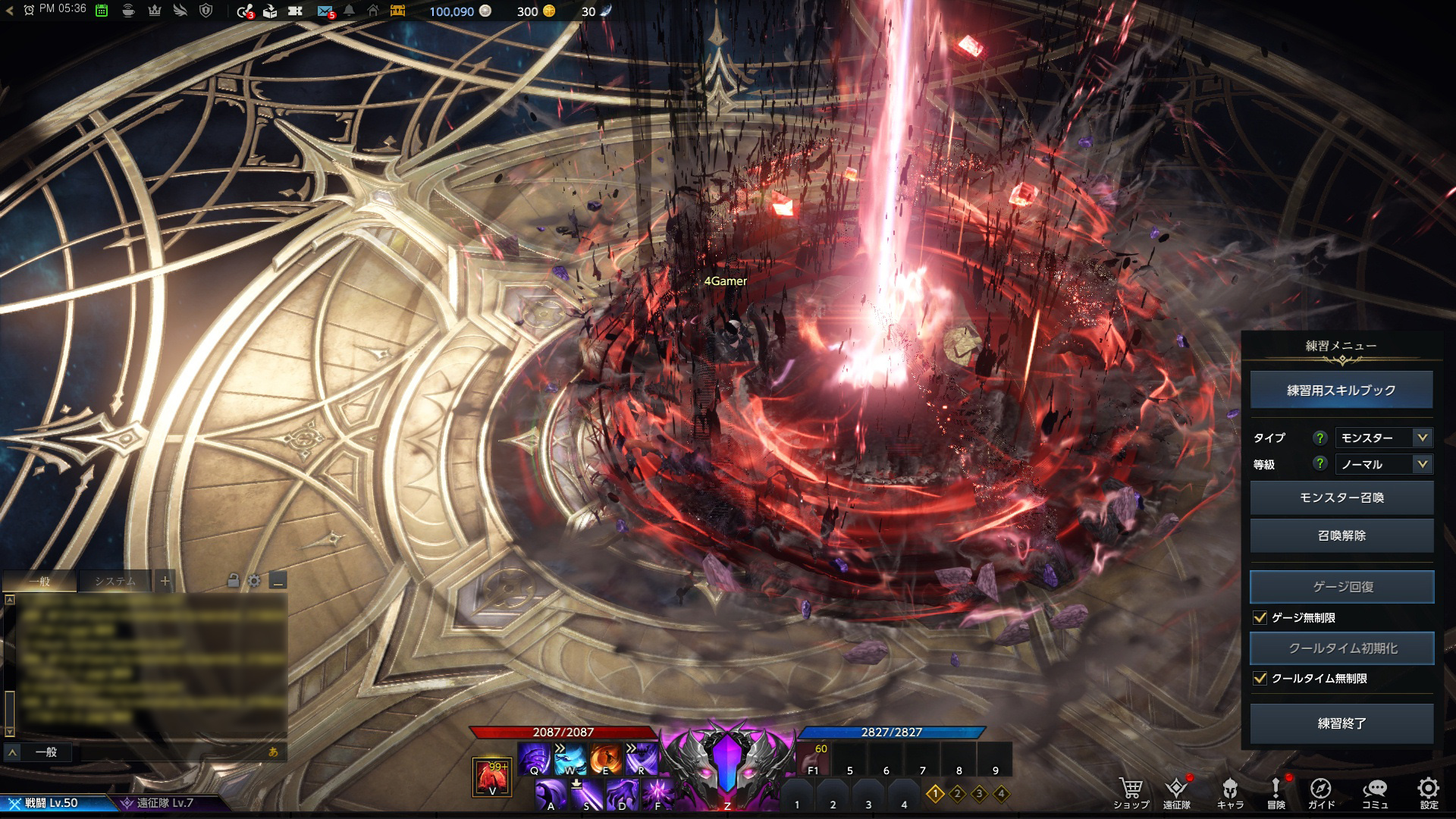Click the クールタイム初期化 cooldown reset button

tap(1341, 648)
